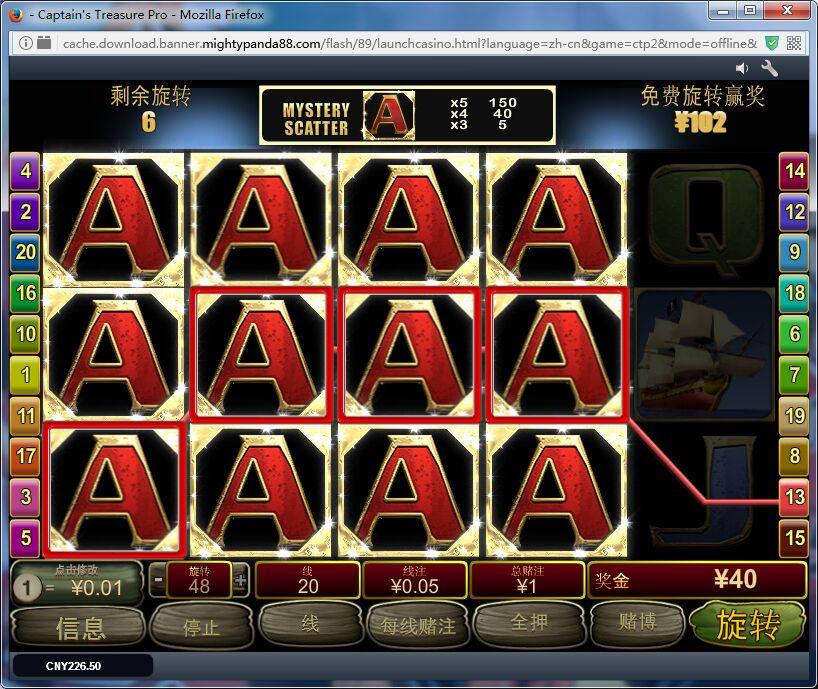Image resolution: width=818 pixels, height=689 pixels.
Task: Select payline number 17 marker
Action: click(x=25, y=457)
